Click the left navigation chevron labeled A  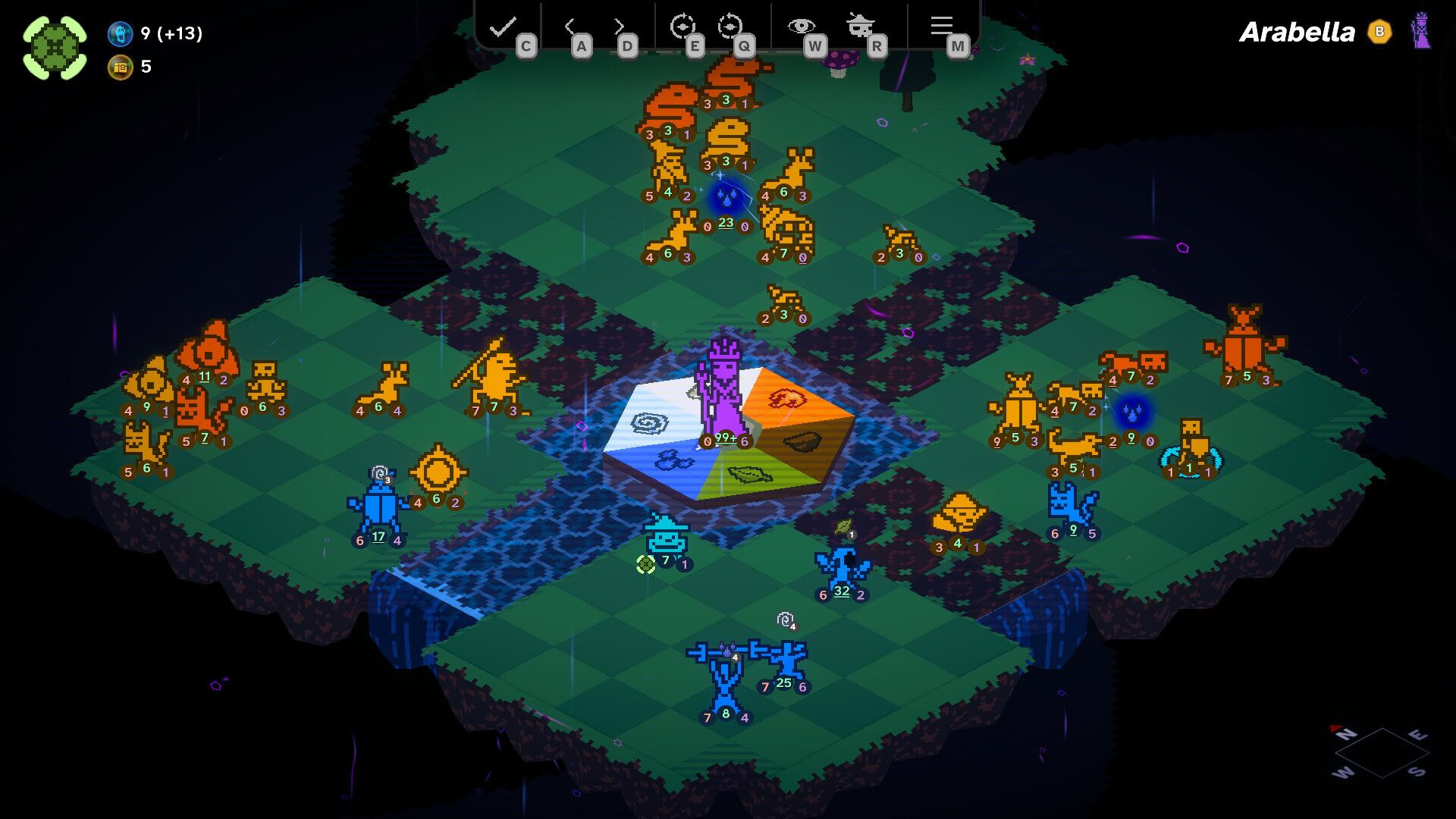[570, 25]
